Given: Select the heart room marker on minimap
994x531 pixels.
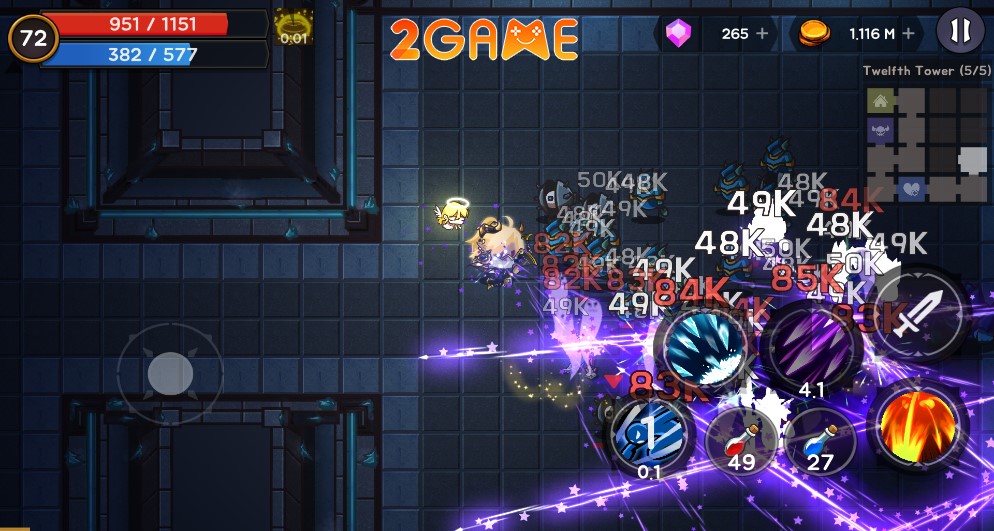Looking at the screenshot, I should coord(911,188).
